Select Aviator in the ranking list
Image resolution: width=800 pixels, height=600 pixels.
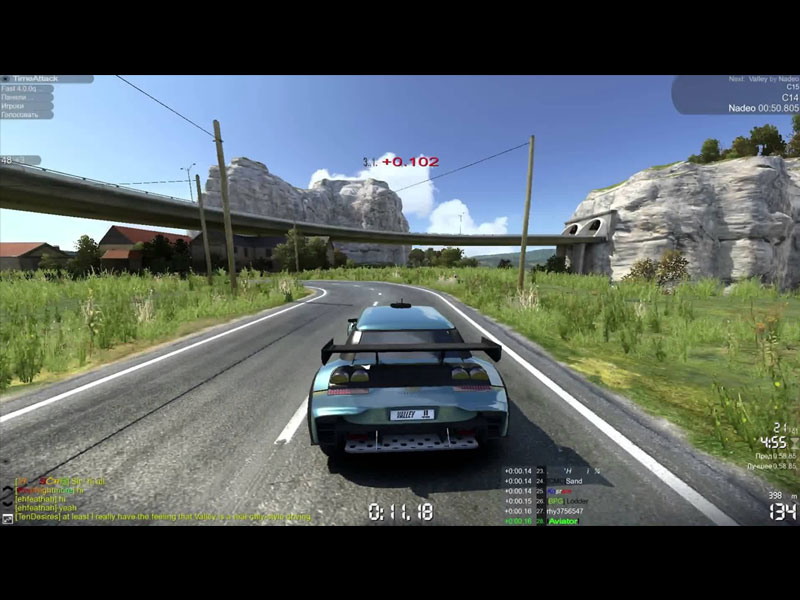pyautogui.click(x=564, y=521)
